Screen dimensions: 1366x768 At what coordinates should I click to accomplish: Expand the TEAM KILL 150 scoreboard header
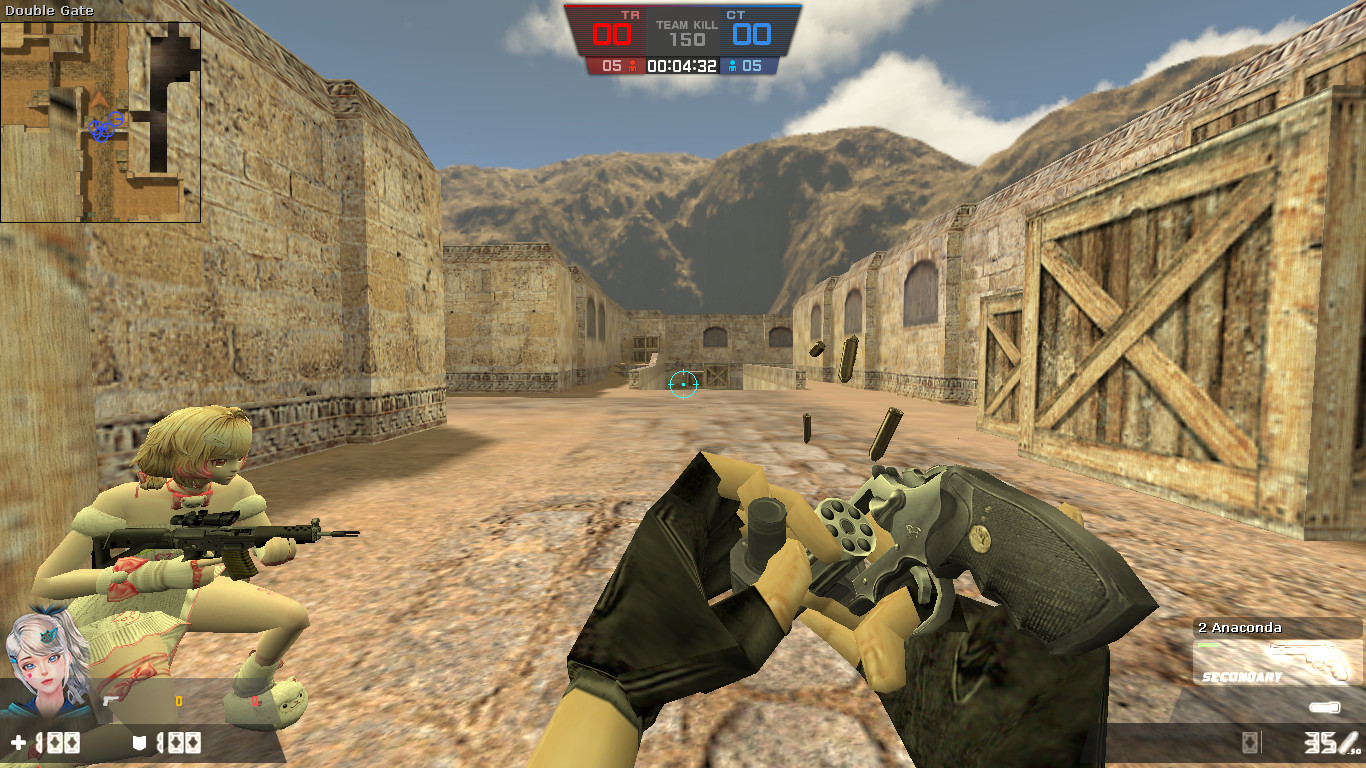[x=685, y=32]
